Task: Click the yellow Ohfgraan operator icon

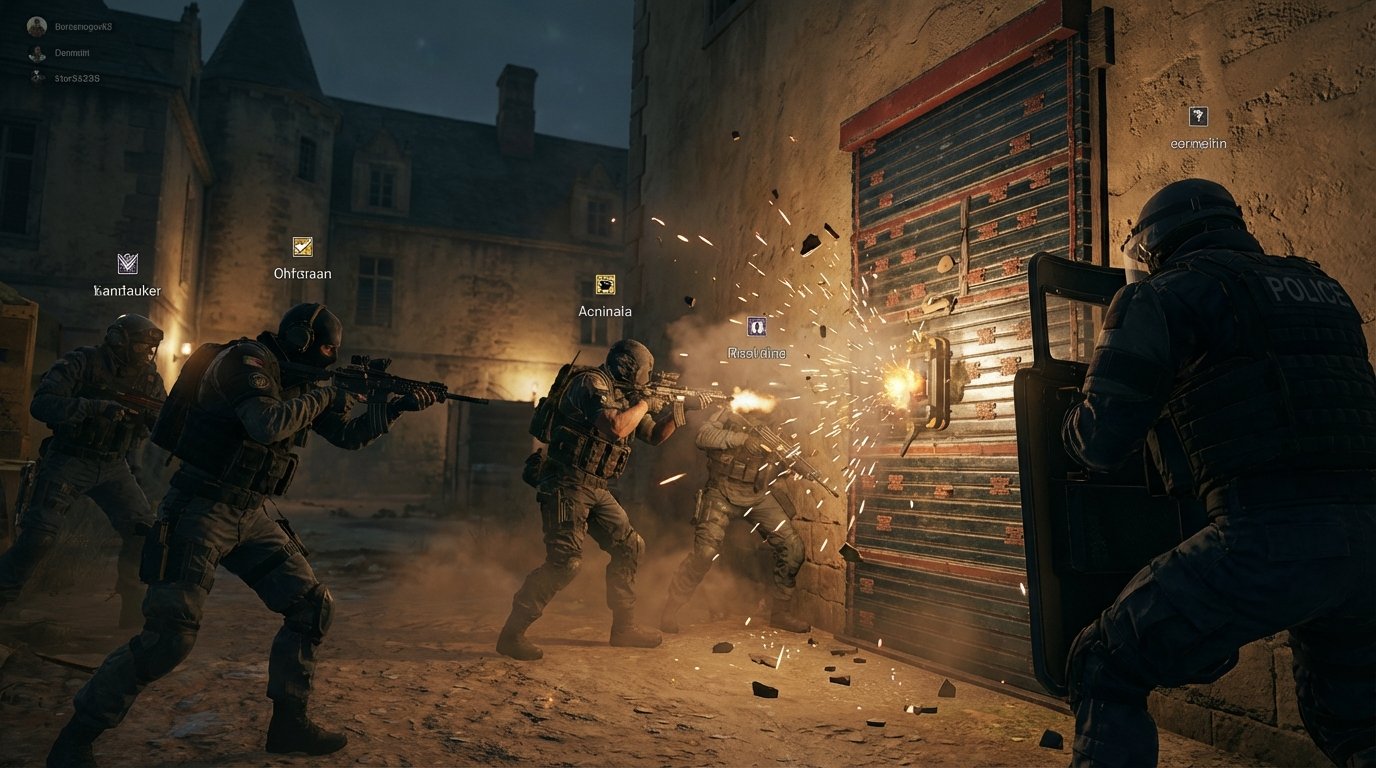Action: click(302, 246)
